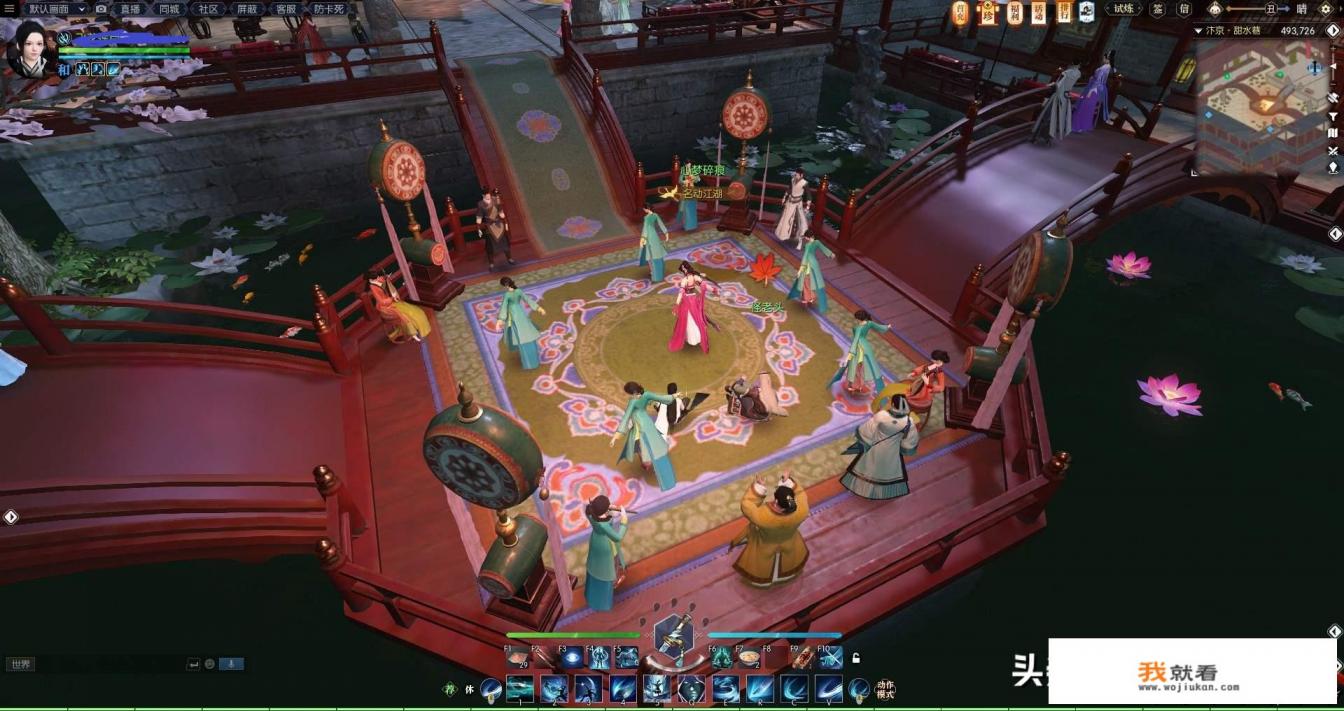Viewport: 1344px width, 711px height.
Task: Open the 排行 ranking lantern
Action: [x=1065, y=11]
